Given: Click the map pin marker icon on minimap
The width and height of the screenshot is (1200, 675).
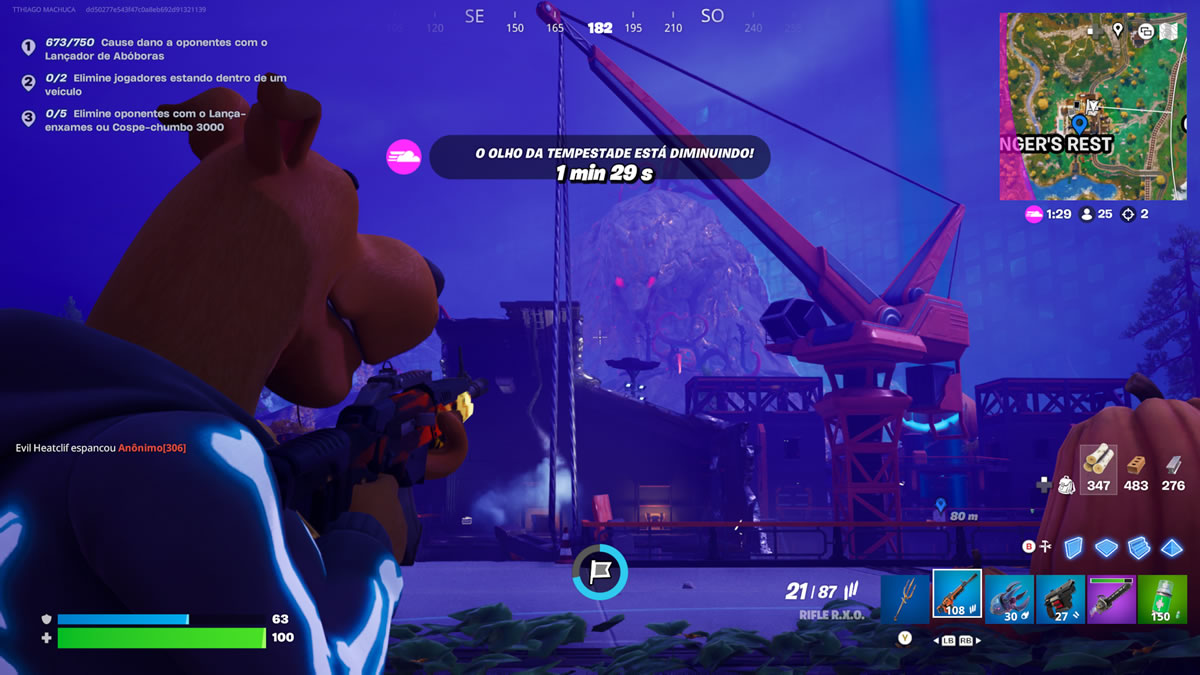Looking at the screenshot, I should pyautogui.click(x=1118, y=30).
